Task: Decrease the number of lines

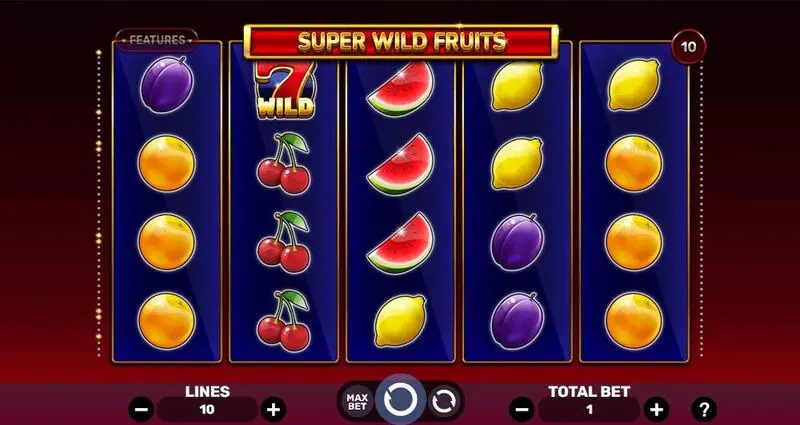Action: point(142,408)
